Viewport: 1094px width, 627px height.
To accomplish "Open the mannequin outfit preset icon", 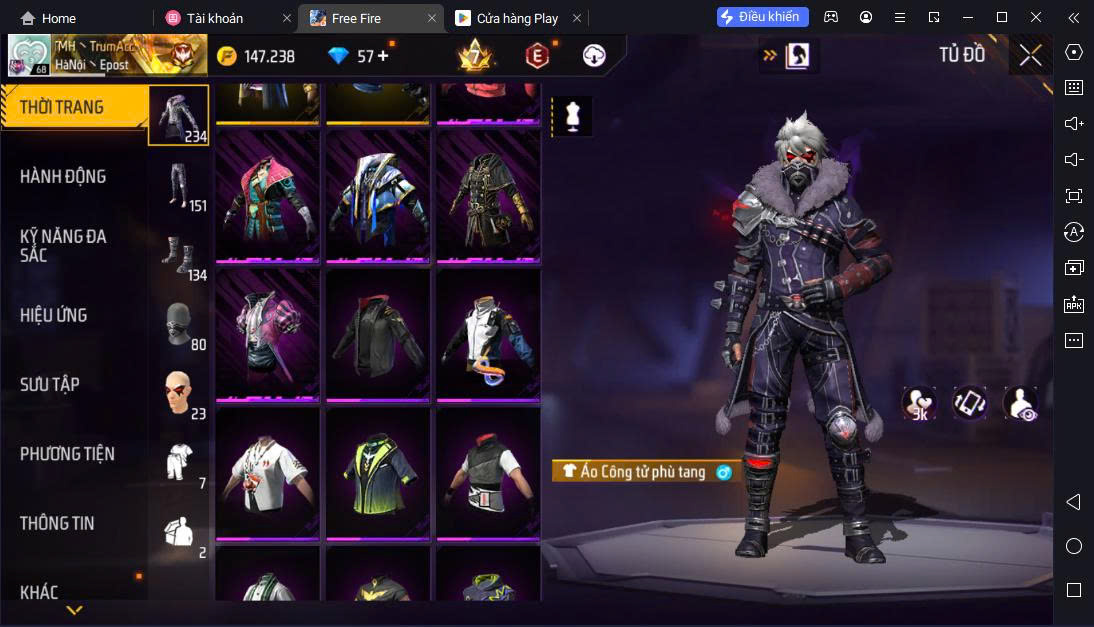I will coord(572,116).
